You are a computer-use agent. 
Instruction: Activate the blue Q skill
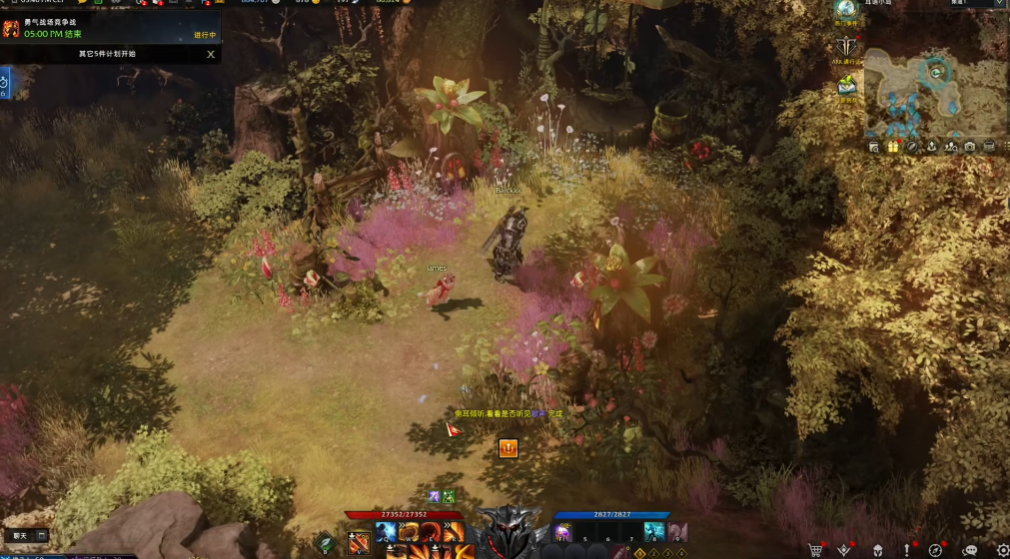click(387, 531)
